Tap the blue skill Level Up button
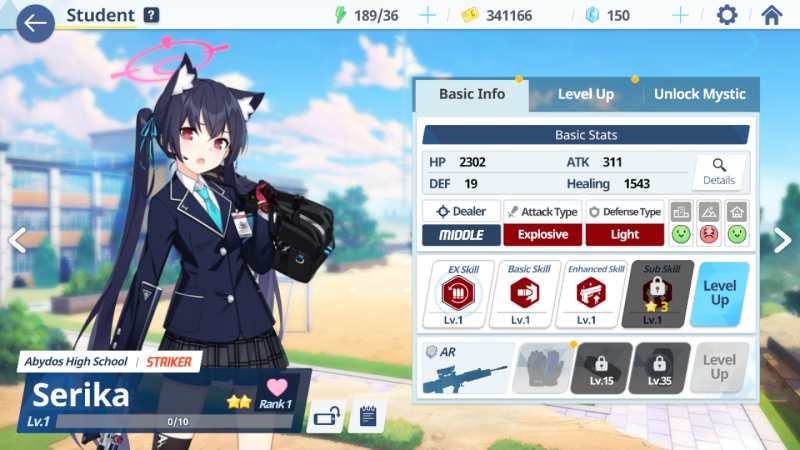The image size is (800, 450). (720, 294)
